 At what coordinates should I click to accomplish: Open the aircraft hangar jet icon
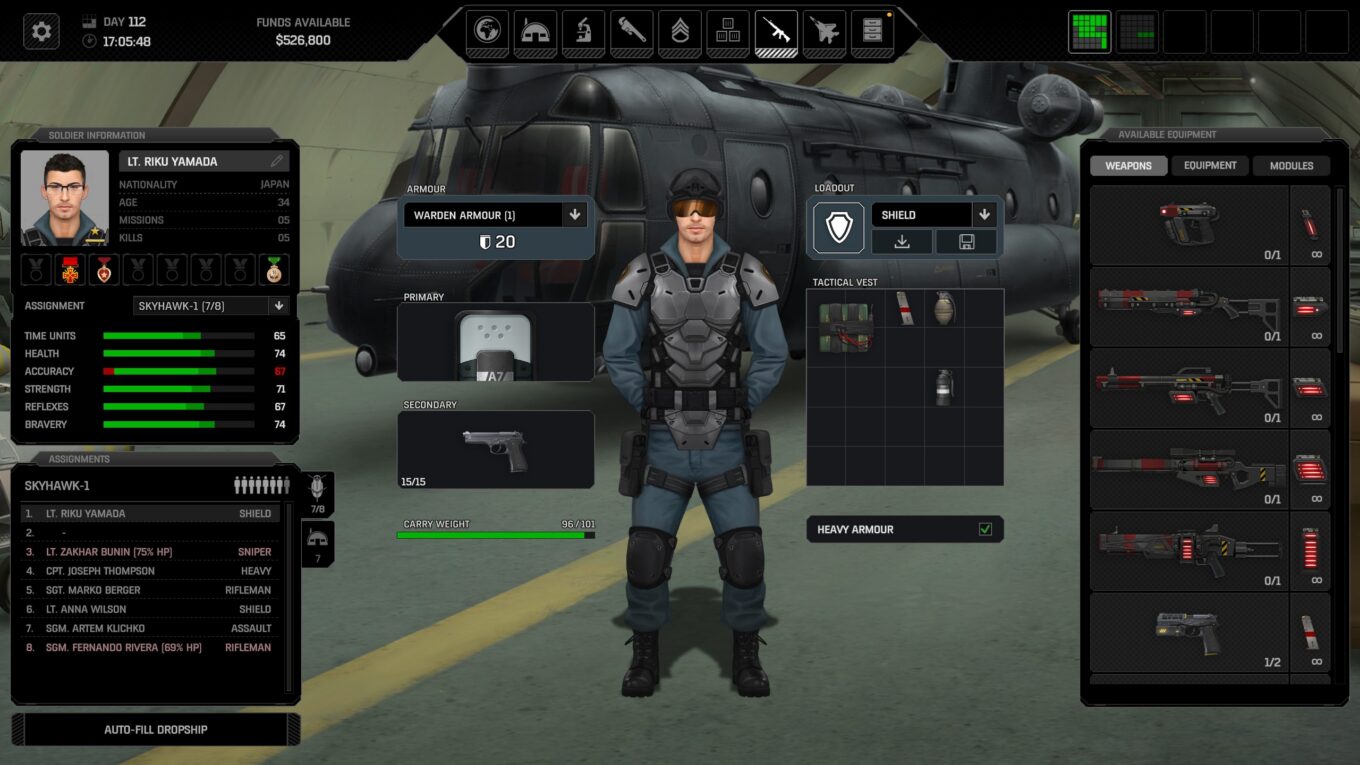(x=775, y=31)
